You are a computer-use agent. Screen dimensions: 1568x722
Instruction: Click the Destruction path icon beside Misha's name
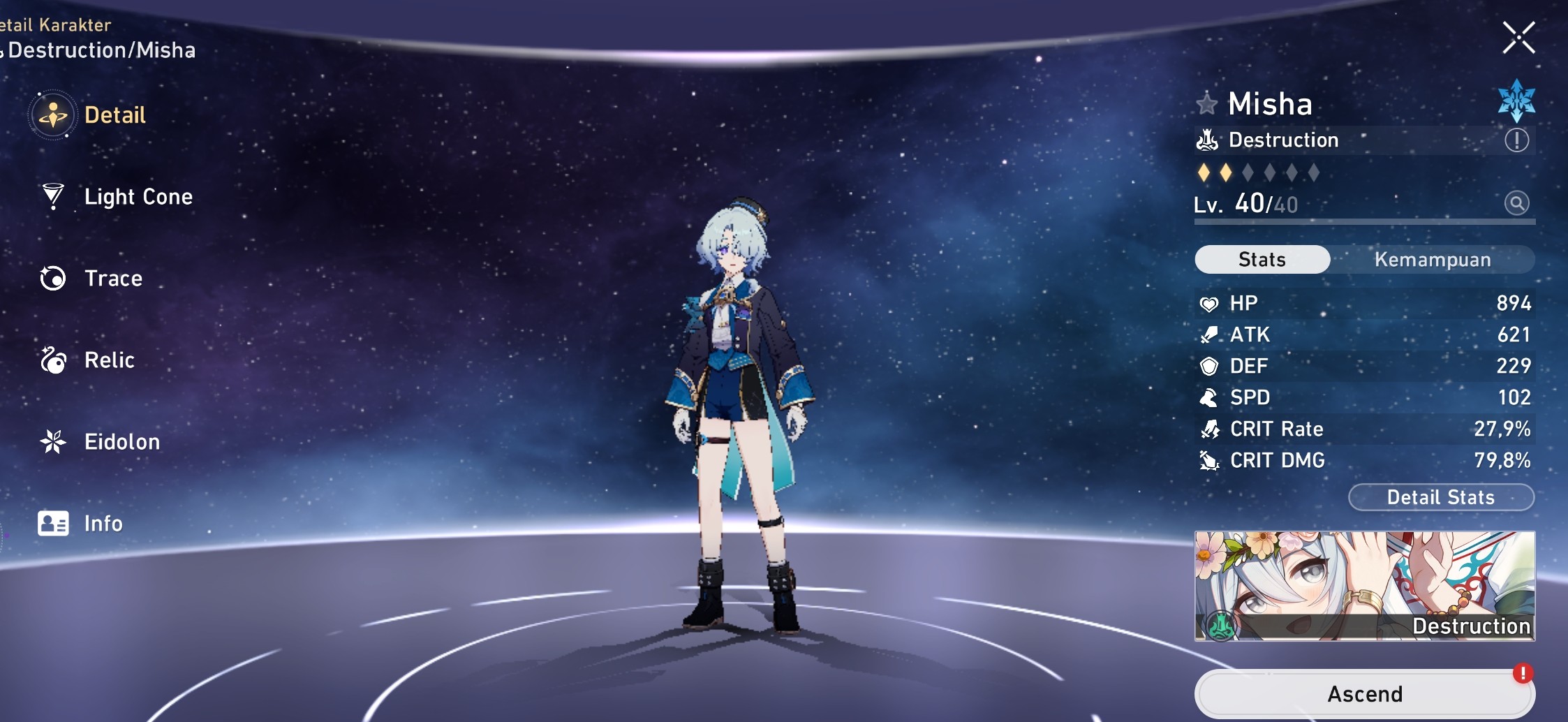[1208, 140]
